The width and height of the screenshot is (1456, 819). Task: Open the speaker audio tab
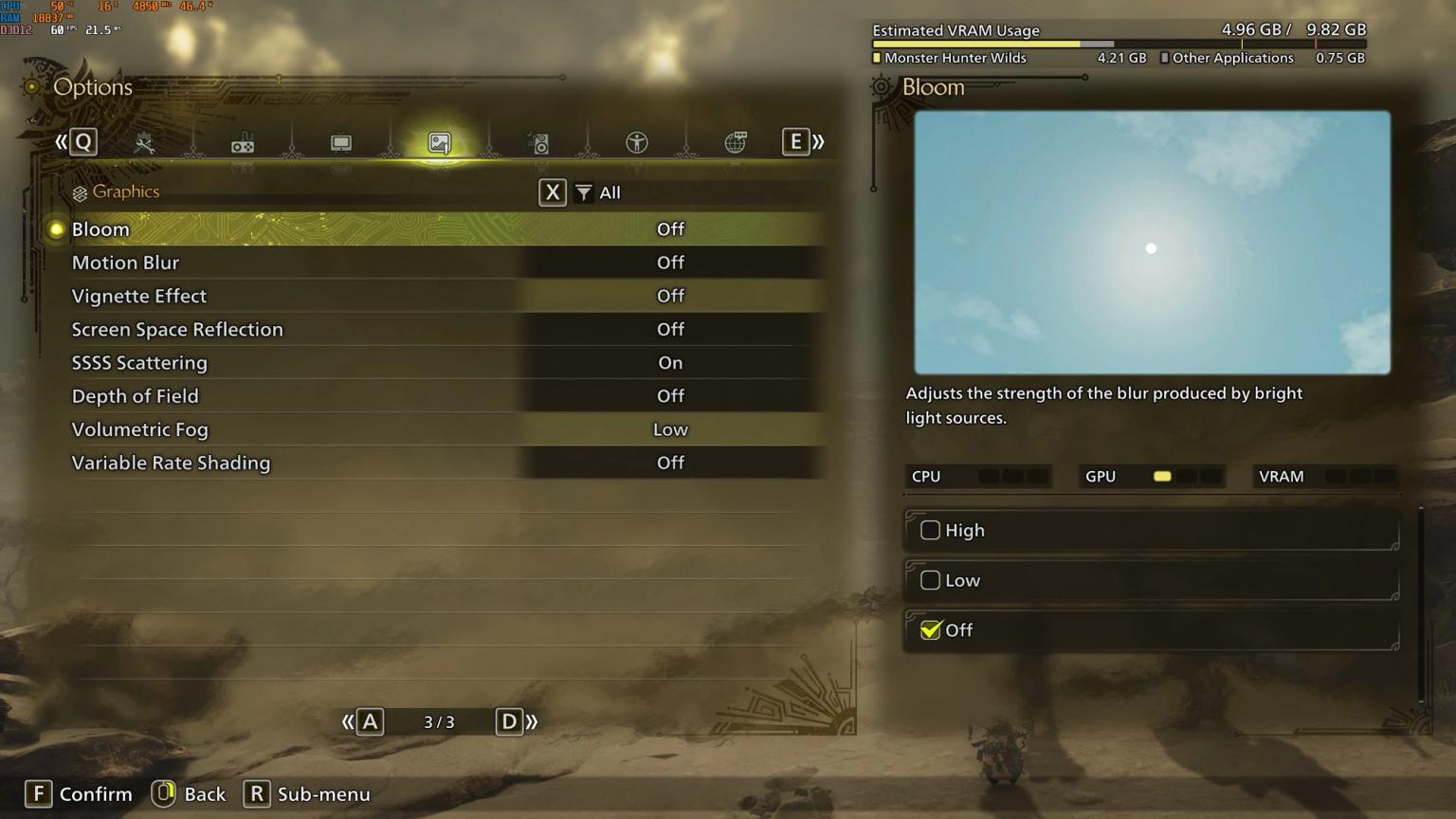(538, 143)
